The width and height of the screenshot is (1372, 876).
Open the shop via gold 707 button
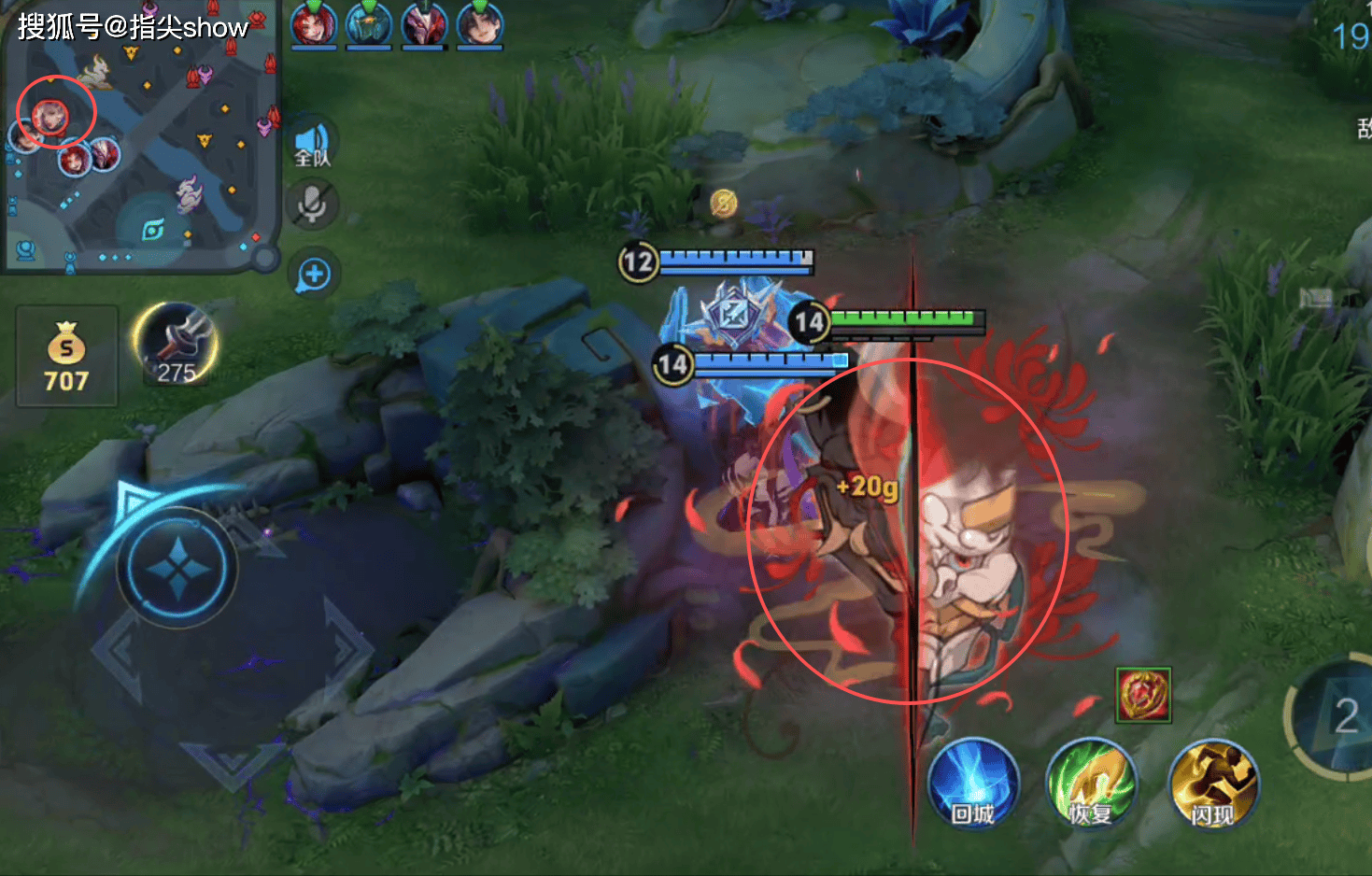click(x=66, y=357)
